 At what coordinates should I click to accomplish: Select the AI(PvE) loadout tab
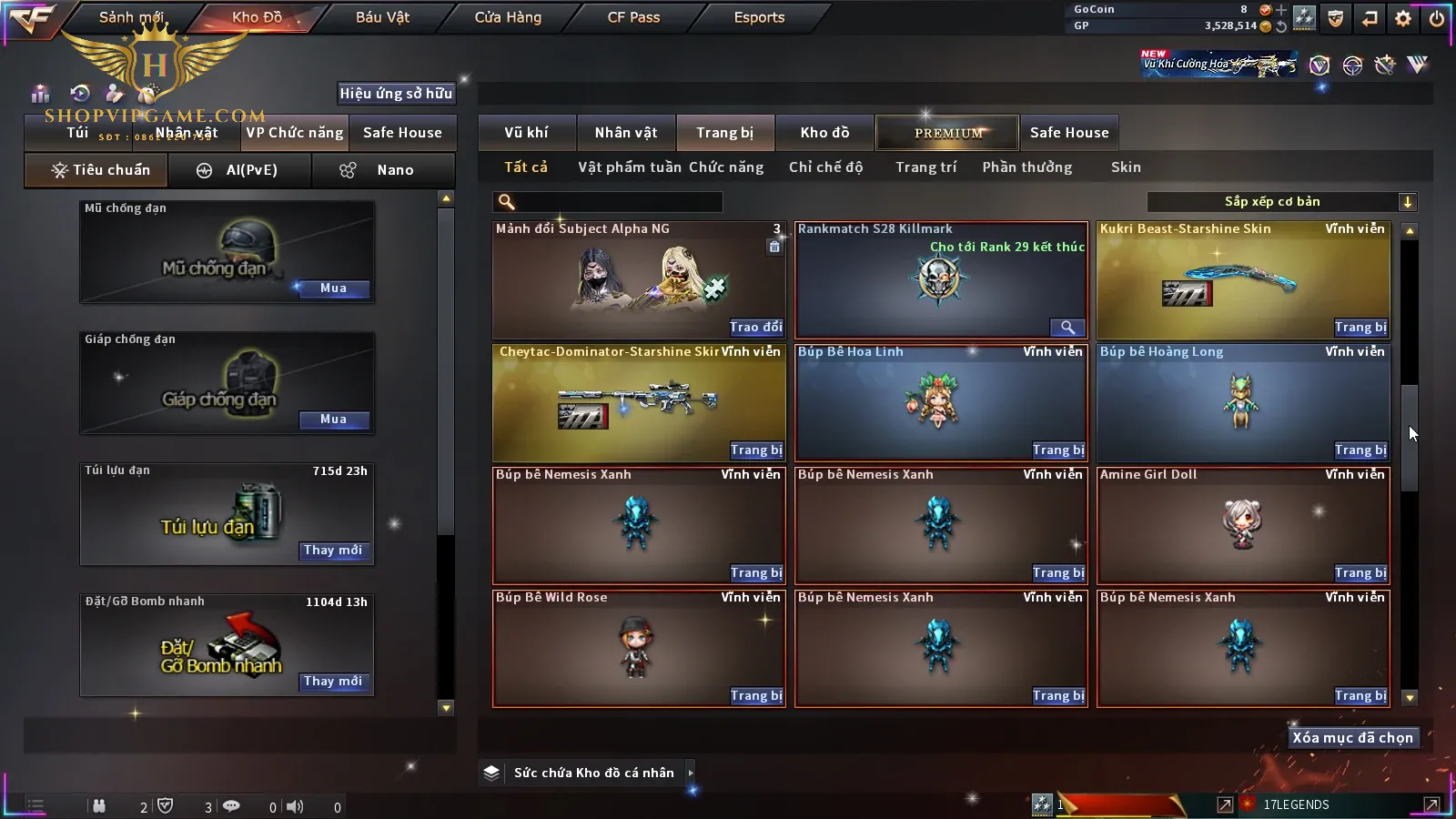coord(239,170)
